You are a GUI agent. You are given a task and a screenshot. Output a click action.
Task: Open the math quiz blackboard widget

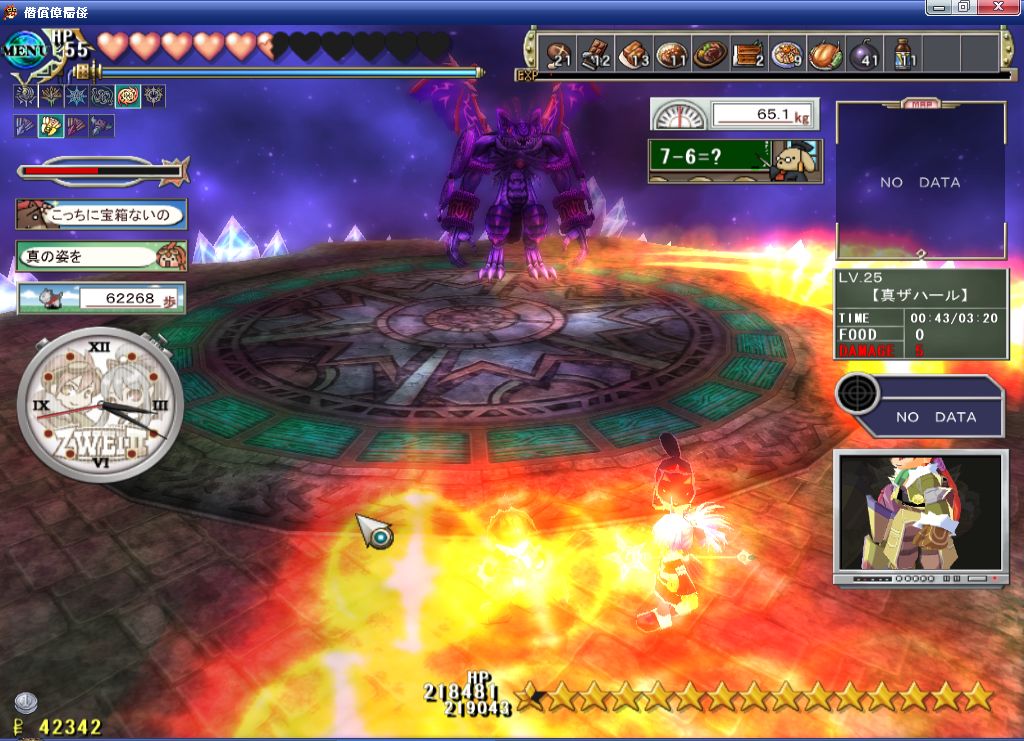pos(735,160)
